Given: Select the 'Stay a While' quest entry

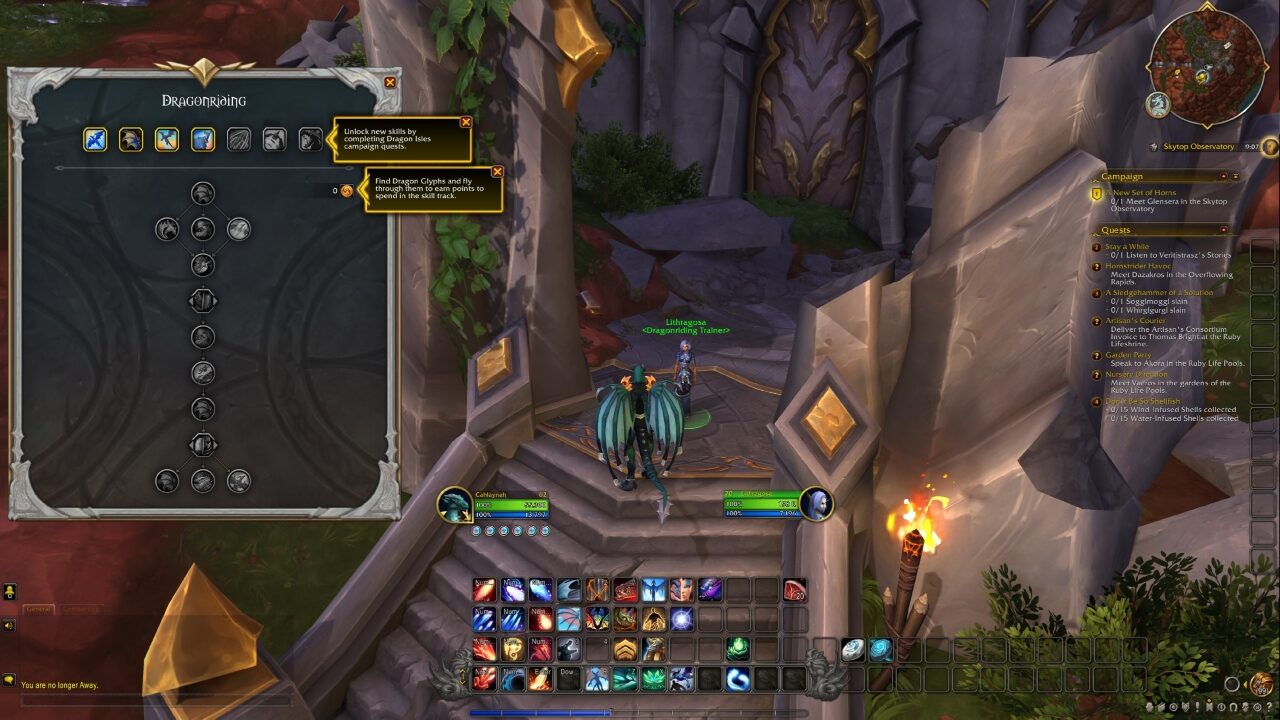Looking at the screenshot, I should pyautogui.click(x=1127, y=246).
